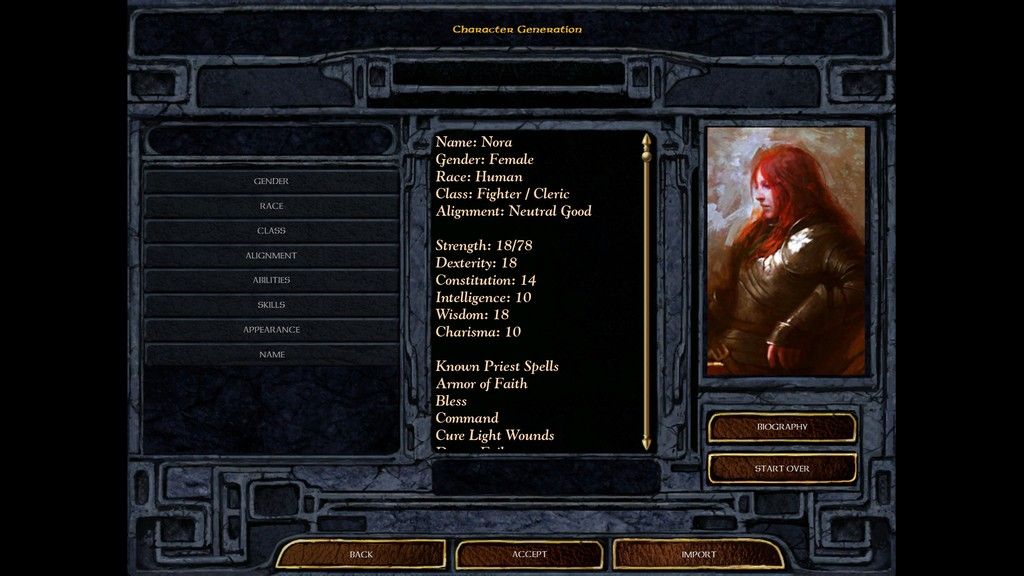Go Back to the previous screen
Screen dimensions: 1024x576
click(361, 554)
